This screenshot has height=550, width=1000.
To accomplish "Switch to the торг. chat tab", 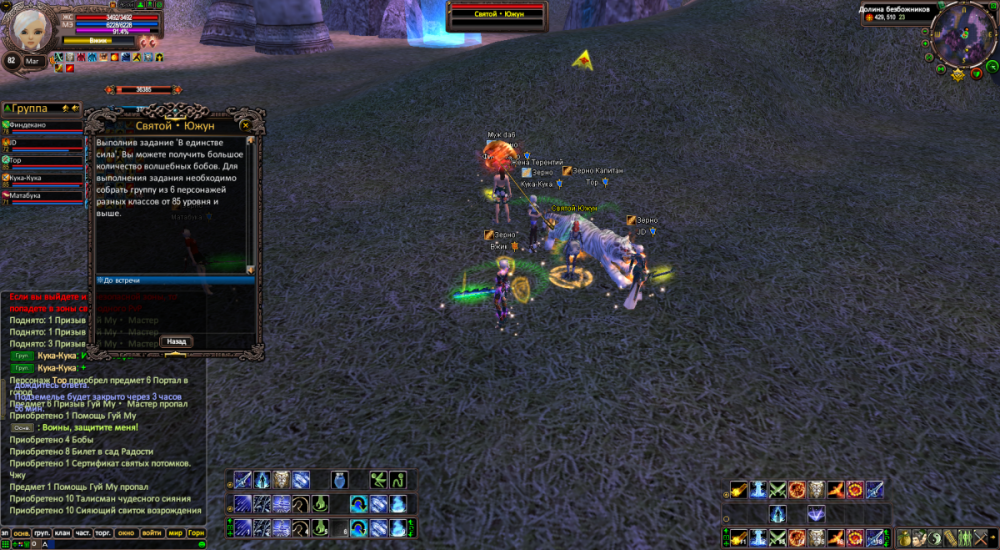I will (103, 533).
